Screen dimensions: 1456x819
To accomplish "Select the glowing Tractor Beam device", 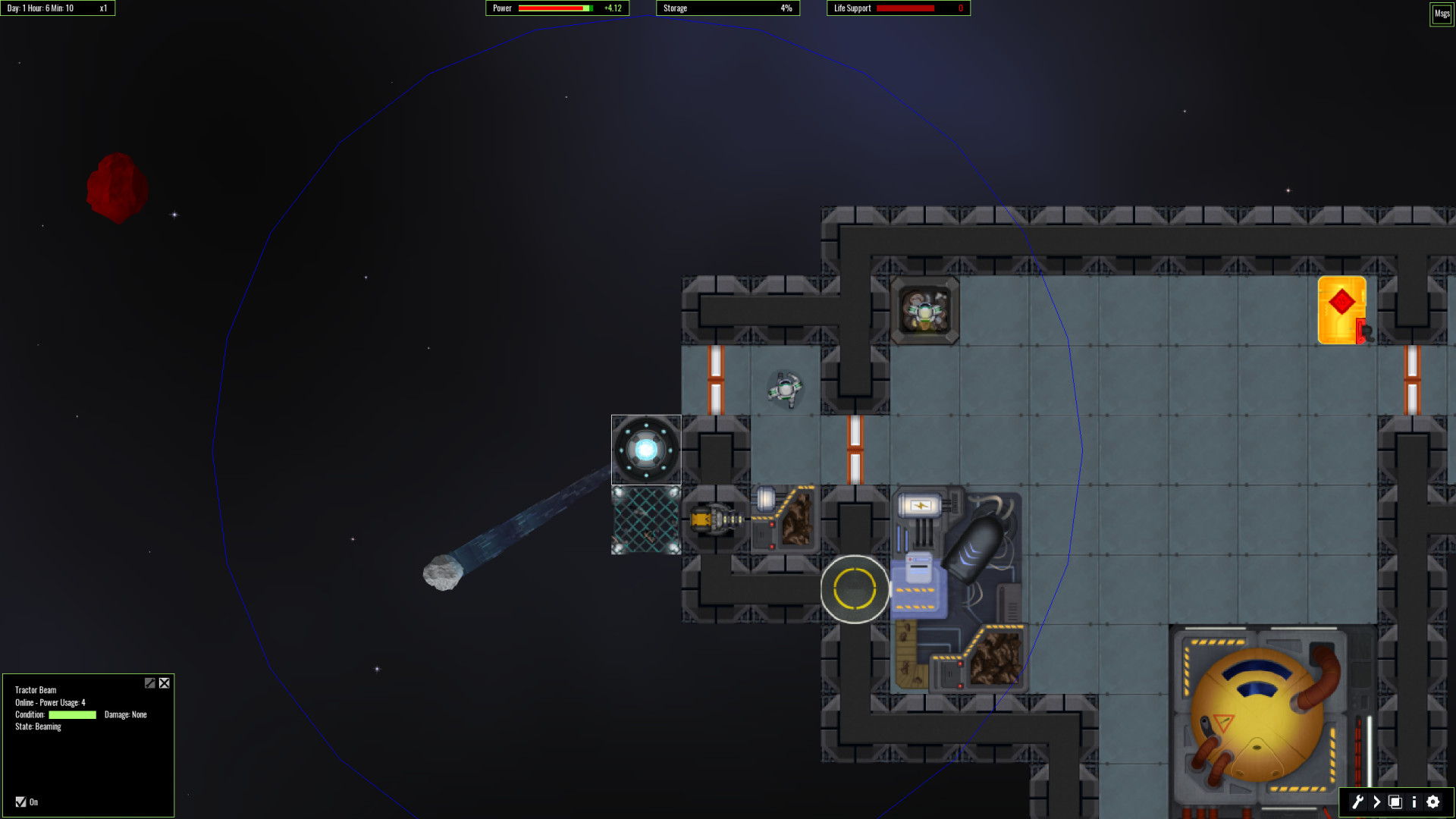I will [x=645, y=449].
